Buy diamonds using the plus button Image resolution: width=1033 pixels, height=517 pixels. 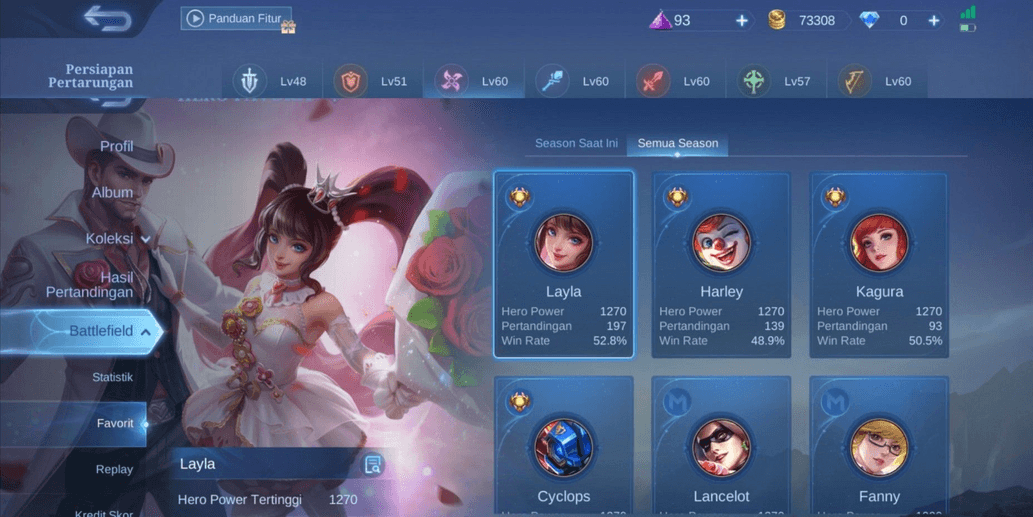pos(933,20)
